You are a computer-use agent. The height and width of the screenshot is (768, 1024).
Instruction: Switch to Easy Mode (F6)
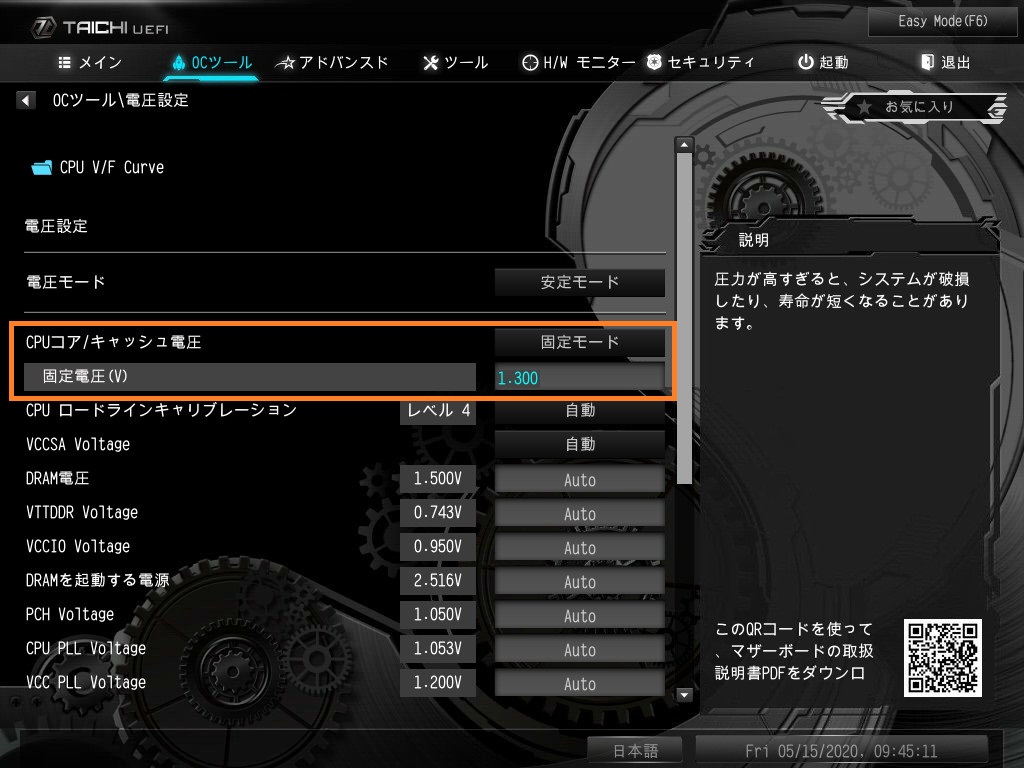pyautogui.click(x=929, y=21)
